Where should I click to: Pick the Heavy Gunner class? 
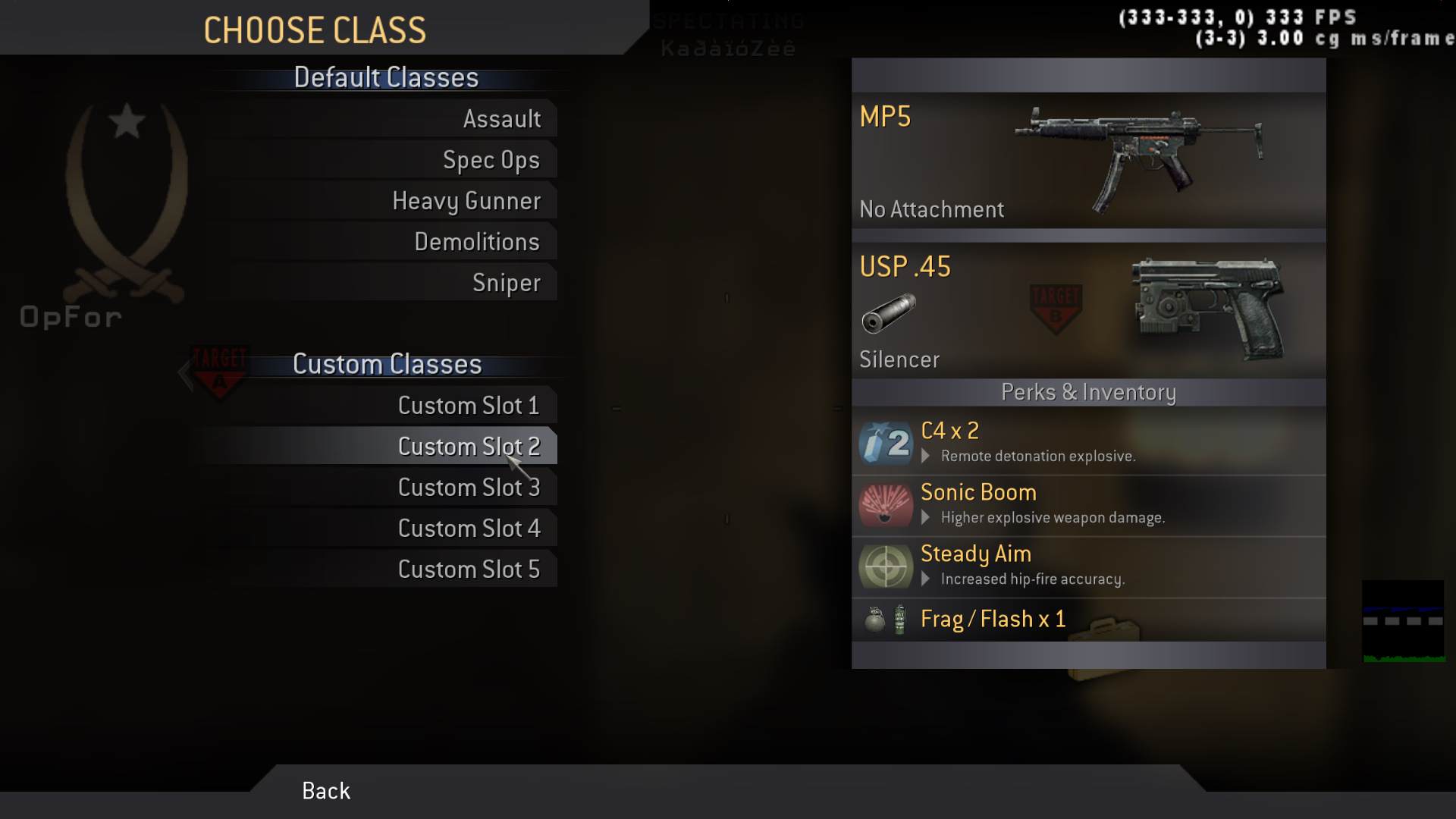pos(466,201)
